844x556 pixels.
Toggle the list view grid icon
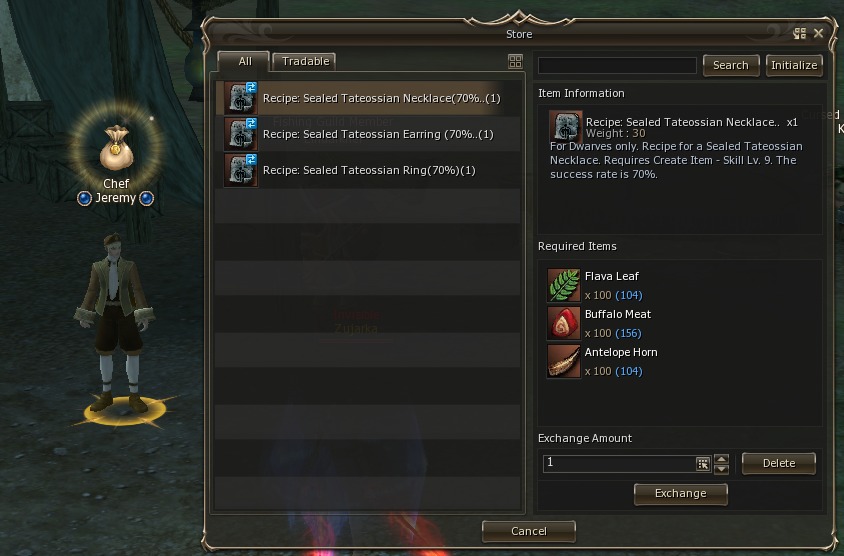(516, 61)
